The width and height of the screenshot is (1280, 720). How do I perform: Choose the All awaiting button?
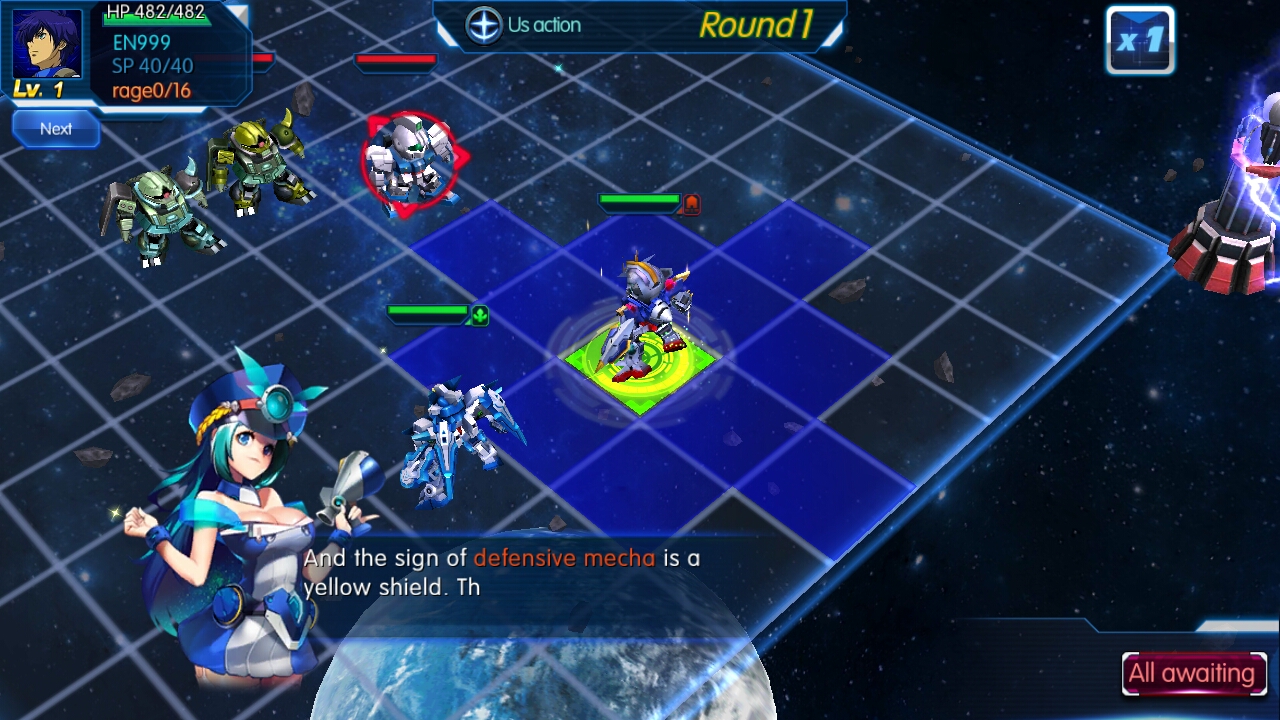pos(1193,674)
